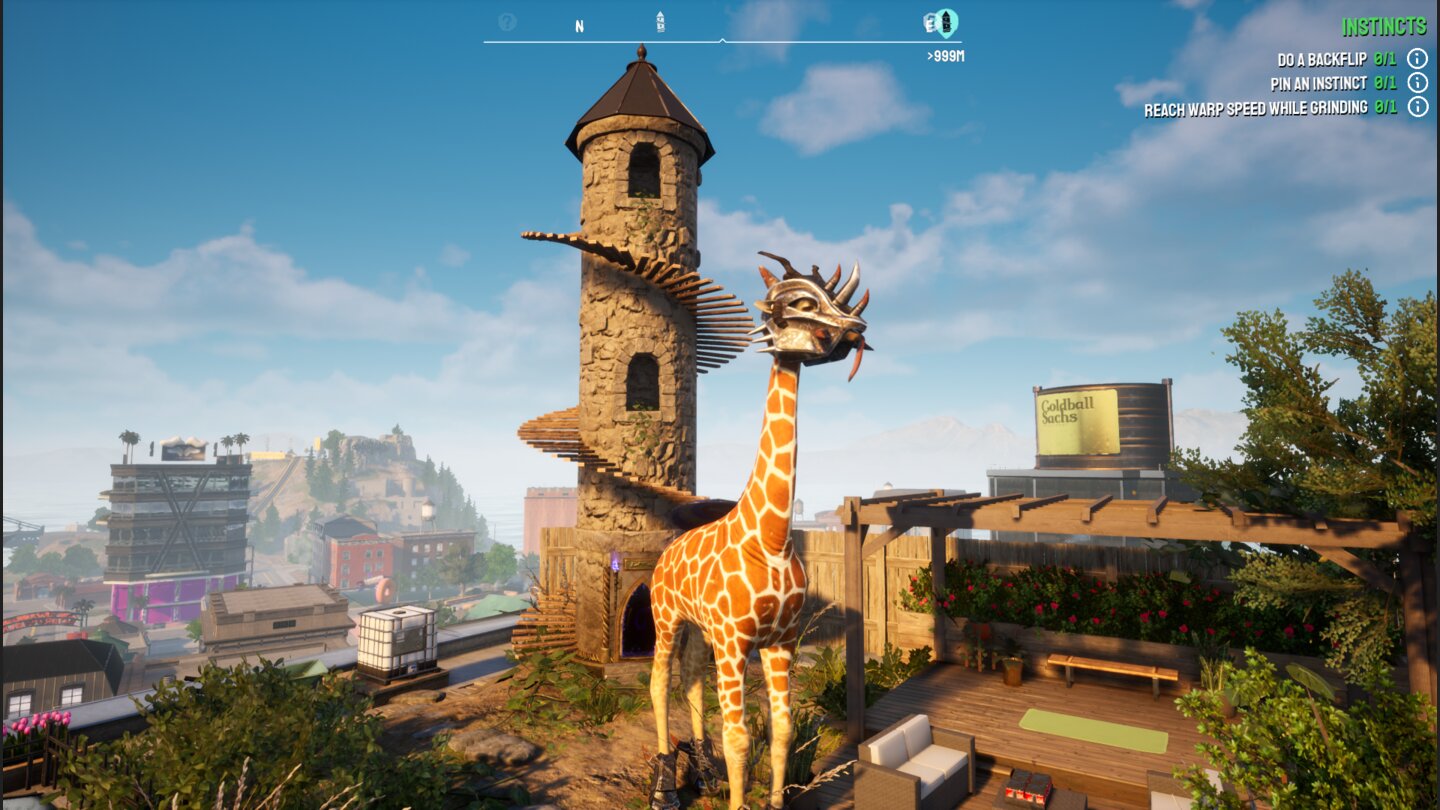Image resolution: width=1440 pixels, height=810 pixels.
Task: Click the Pin an Instinct list entry
Action: coord(1320,83)
